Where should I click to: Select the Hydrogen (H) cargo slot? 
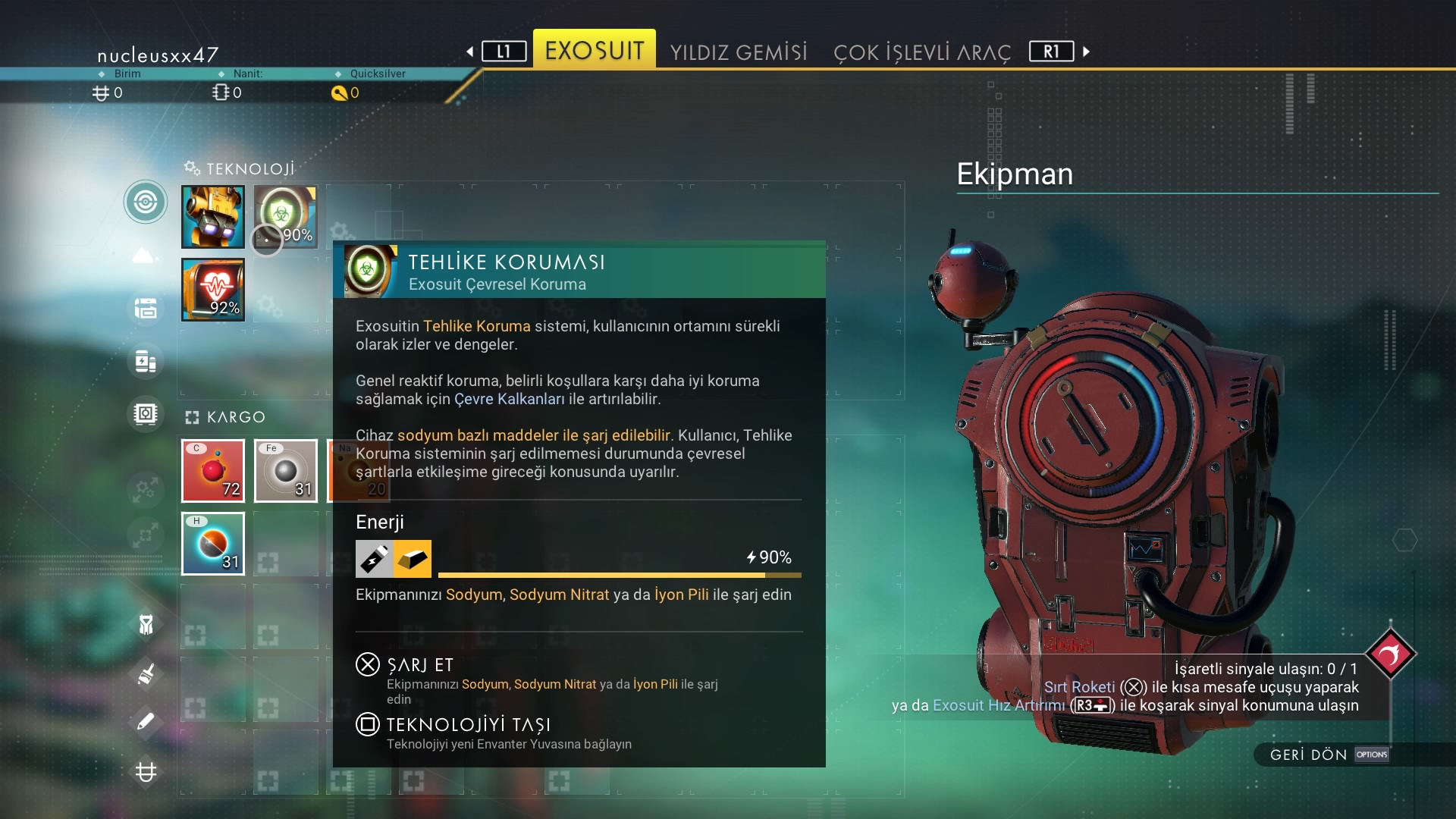pyautogui.click(x=213, y=544)
